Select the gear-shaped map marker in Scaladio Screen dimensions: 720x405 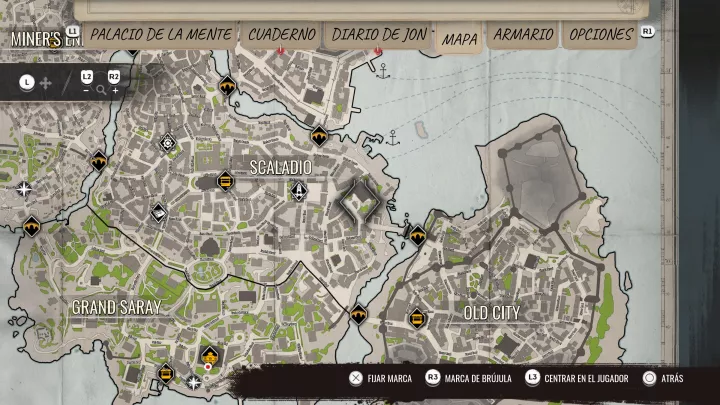coord(167,142)
